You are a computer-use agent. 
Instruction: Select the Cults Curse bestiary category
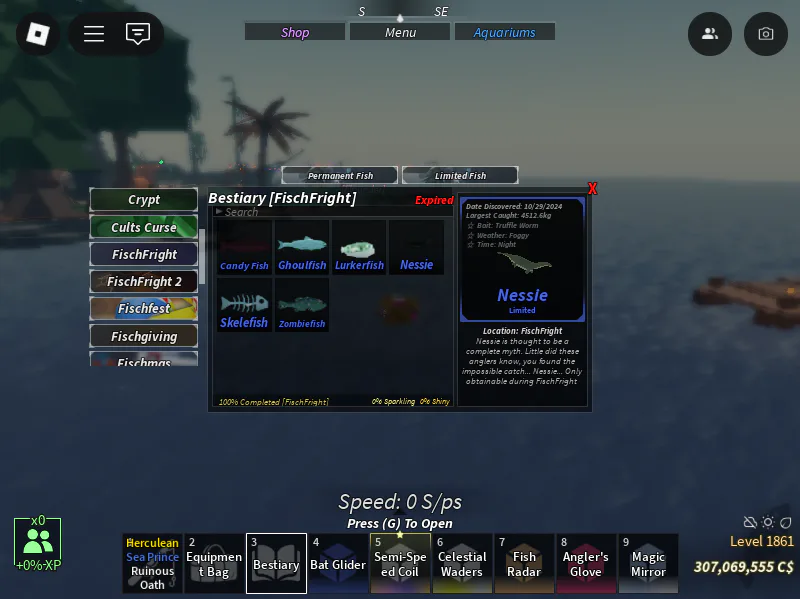(144, 227)
